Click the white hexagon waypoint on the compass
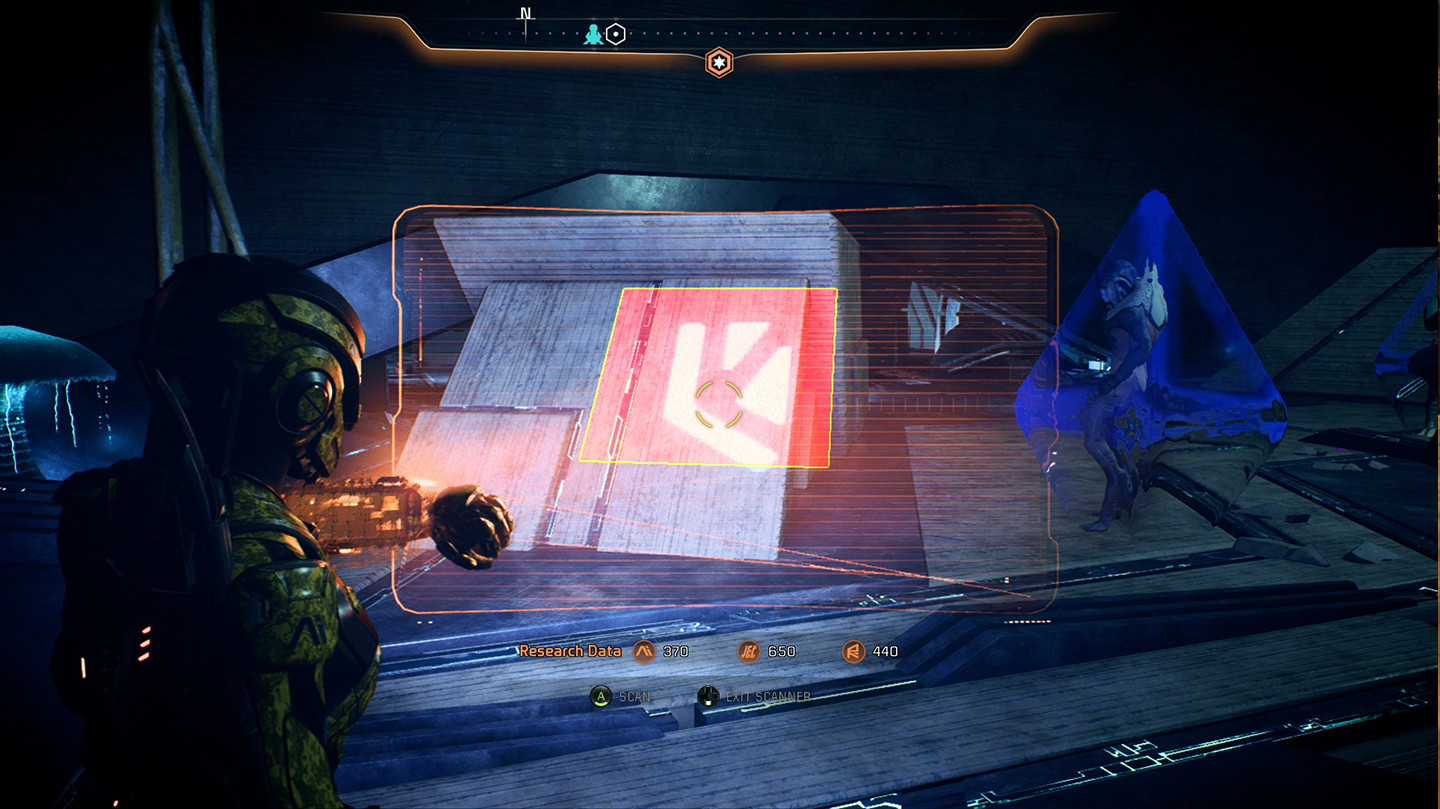This screenshot has height=809, width=1440. point(616,34)
